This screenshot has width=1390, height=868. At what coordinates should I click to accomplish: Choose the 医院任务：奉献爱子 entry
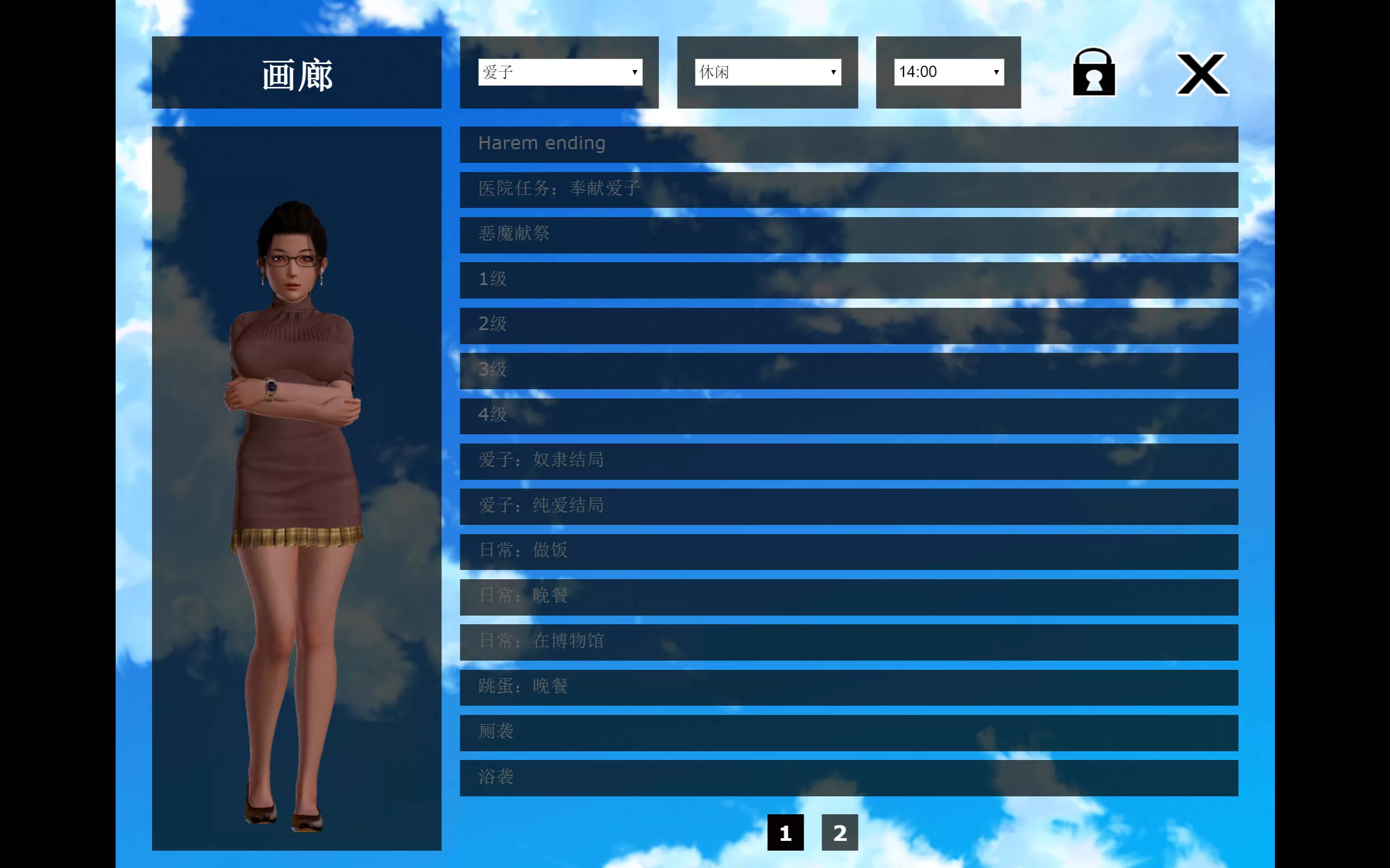click(849, 189)
